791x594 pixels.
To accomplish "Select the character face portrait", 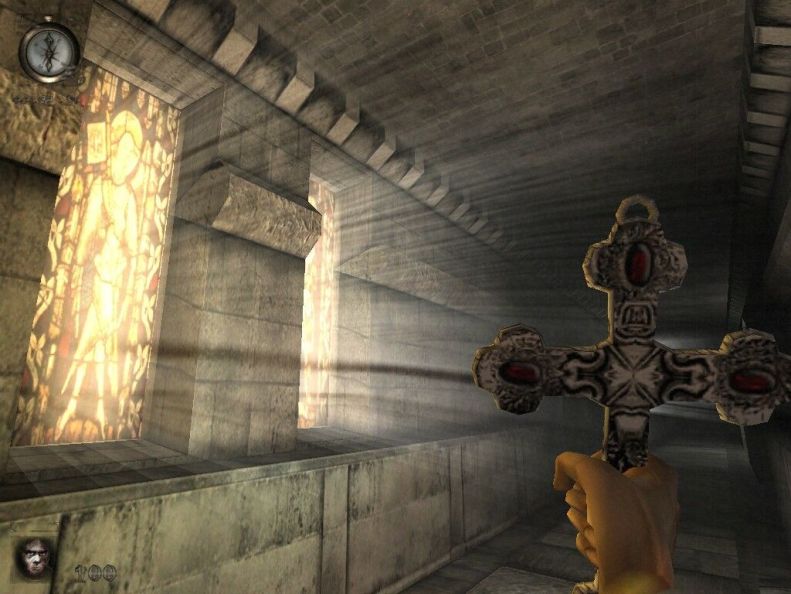I will point(36,556).
